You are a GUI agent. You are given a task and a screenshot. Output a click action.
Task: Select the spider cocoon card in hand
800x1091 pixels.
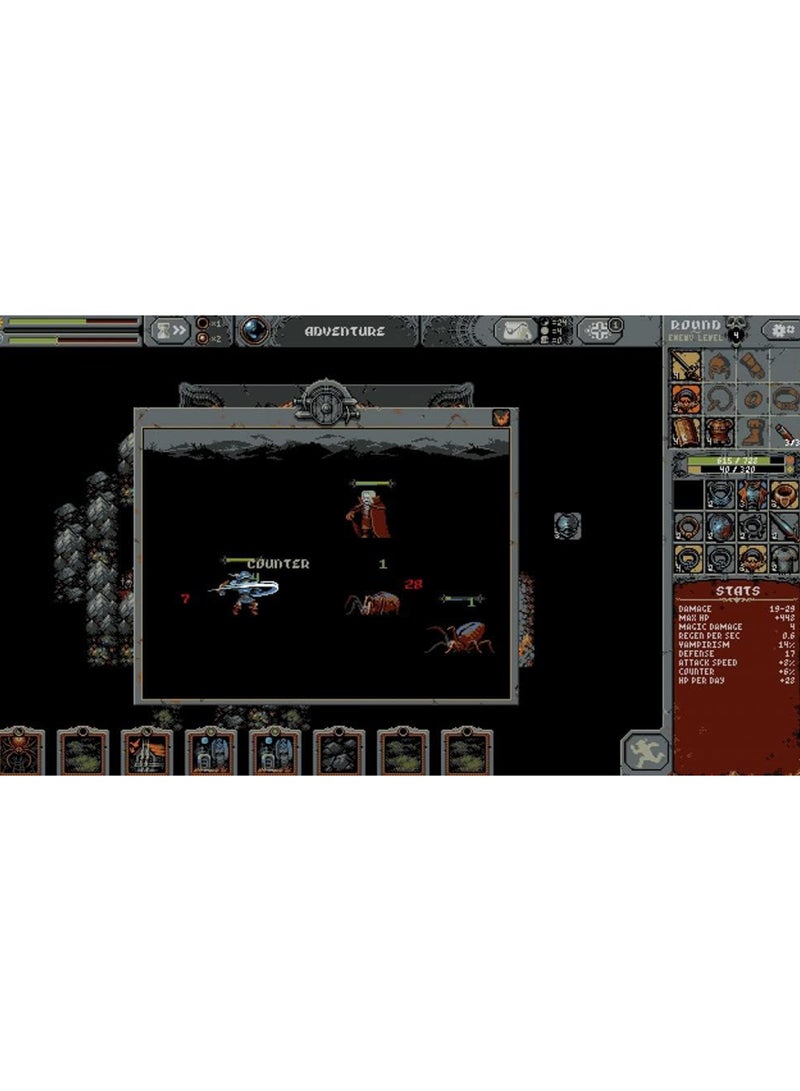(x=18, y=752)
